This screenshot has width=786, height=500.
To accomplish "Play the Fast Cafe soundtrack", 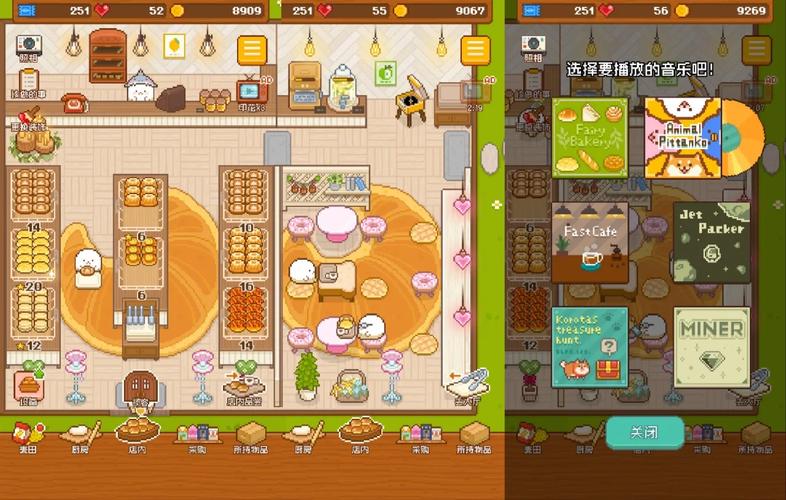I will pos(590,242).
